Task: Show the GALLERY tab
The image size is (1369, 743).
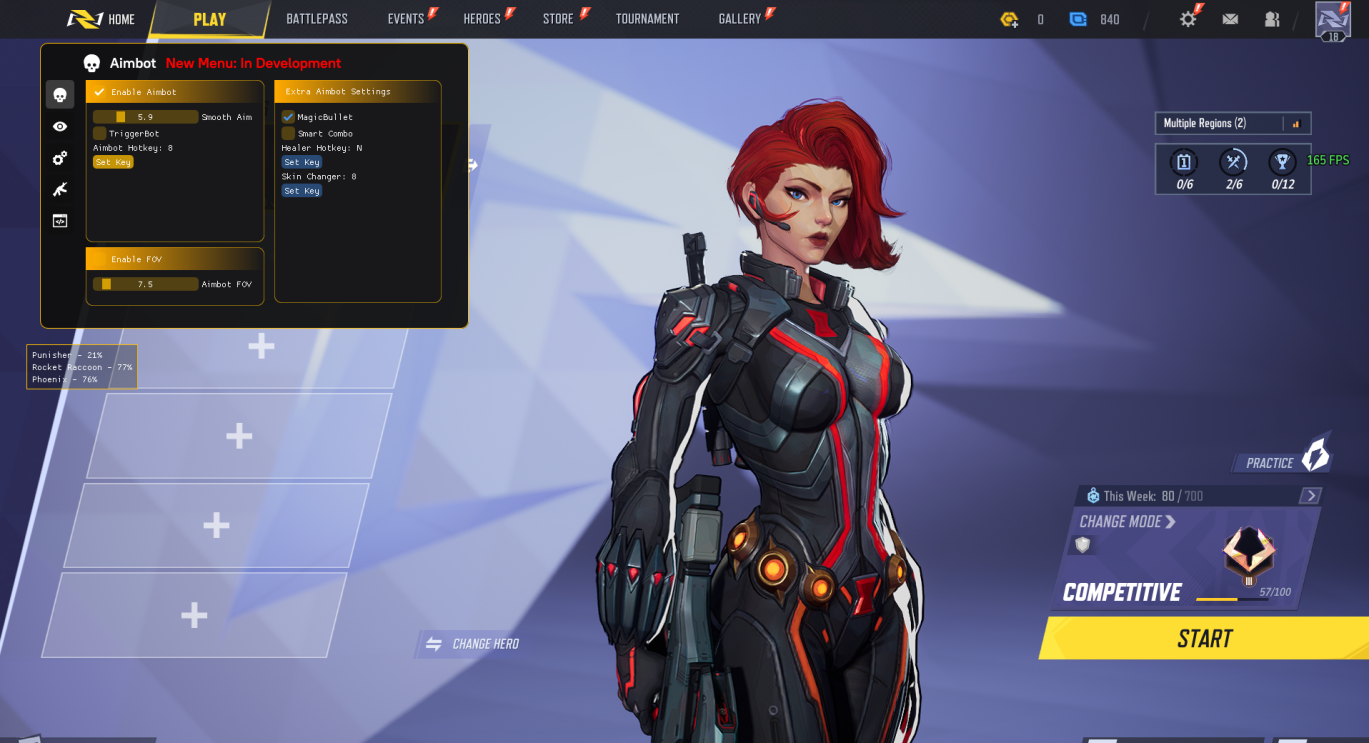Action: [x=740, y=19]
